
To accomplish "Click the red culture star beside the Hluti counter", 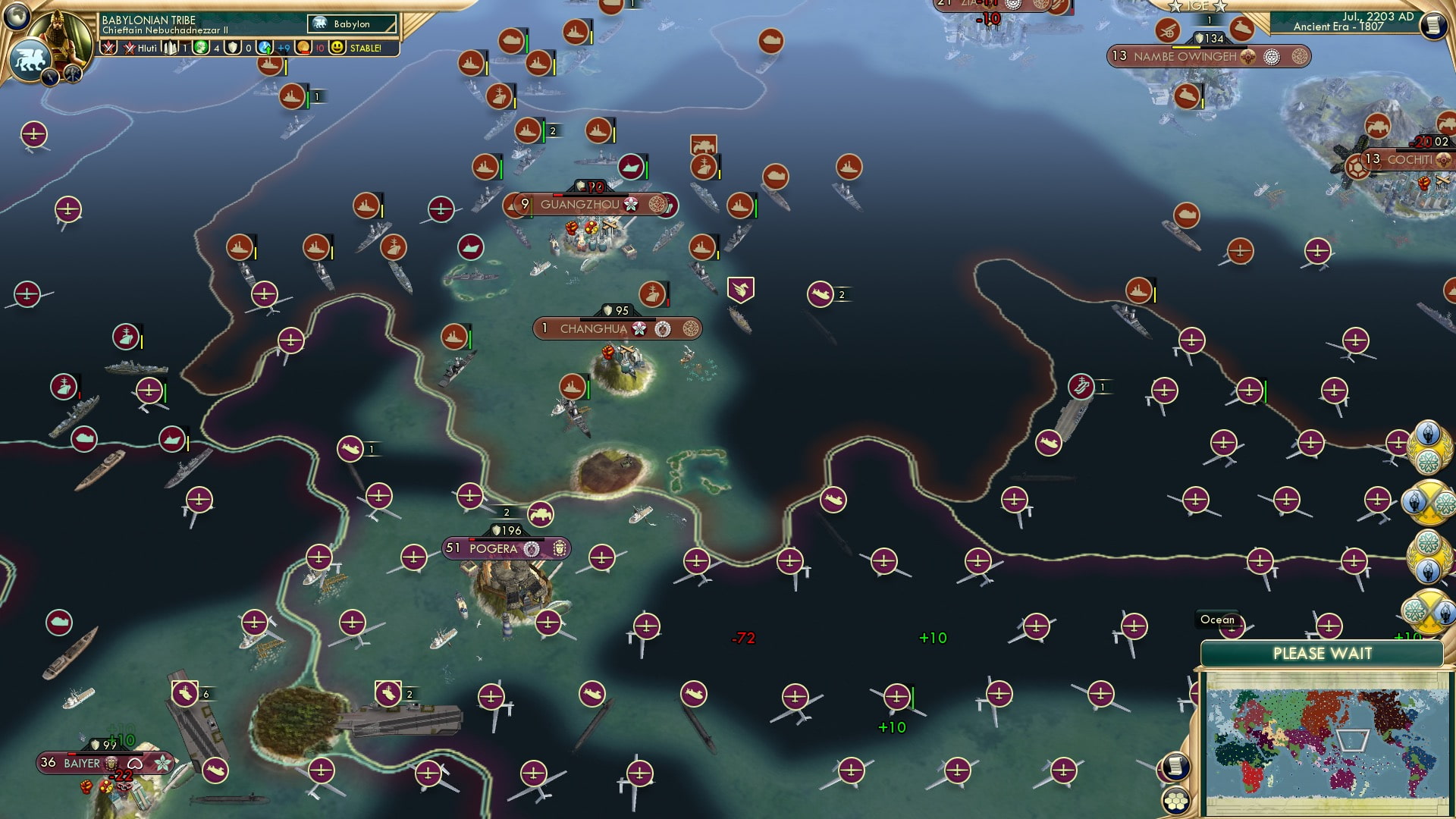I will pyautogui.click(x=129, y=47).
